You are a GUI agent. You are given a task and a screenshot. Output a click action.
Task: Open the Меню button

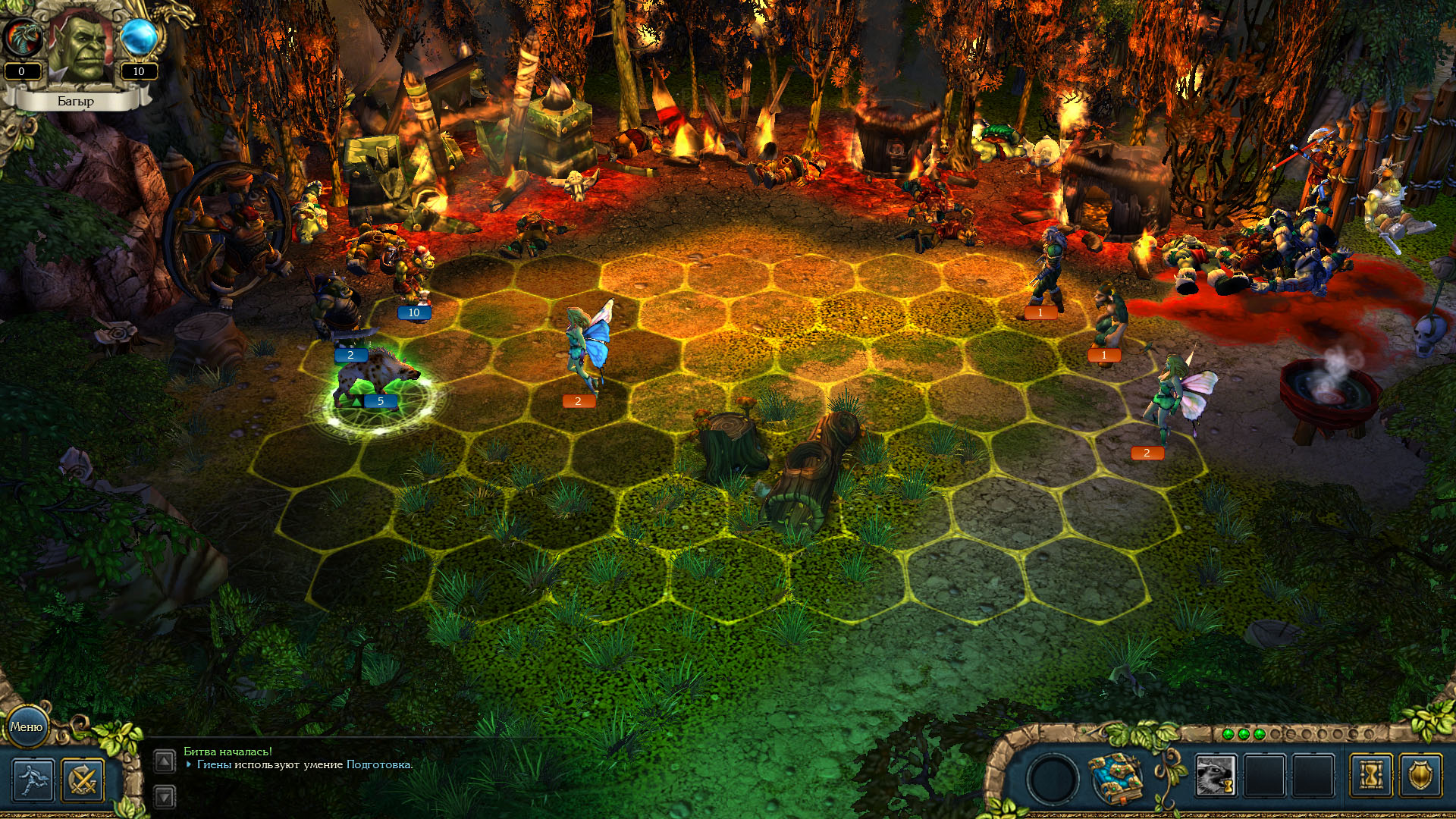(27, 726)
